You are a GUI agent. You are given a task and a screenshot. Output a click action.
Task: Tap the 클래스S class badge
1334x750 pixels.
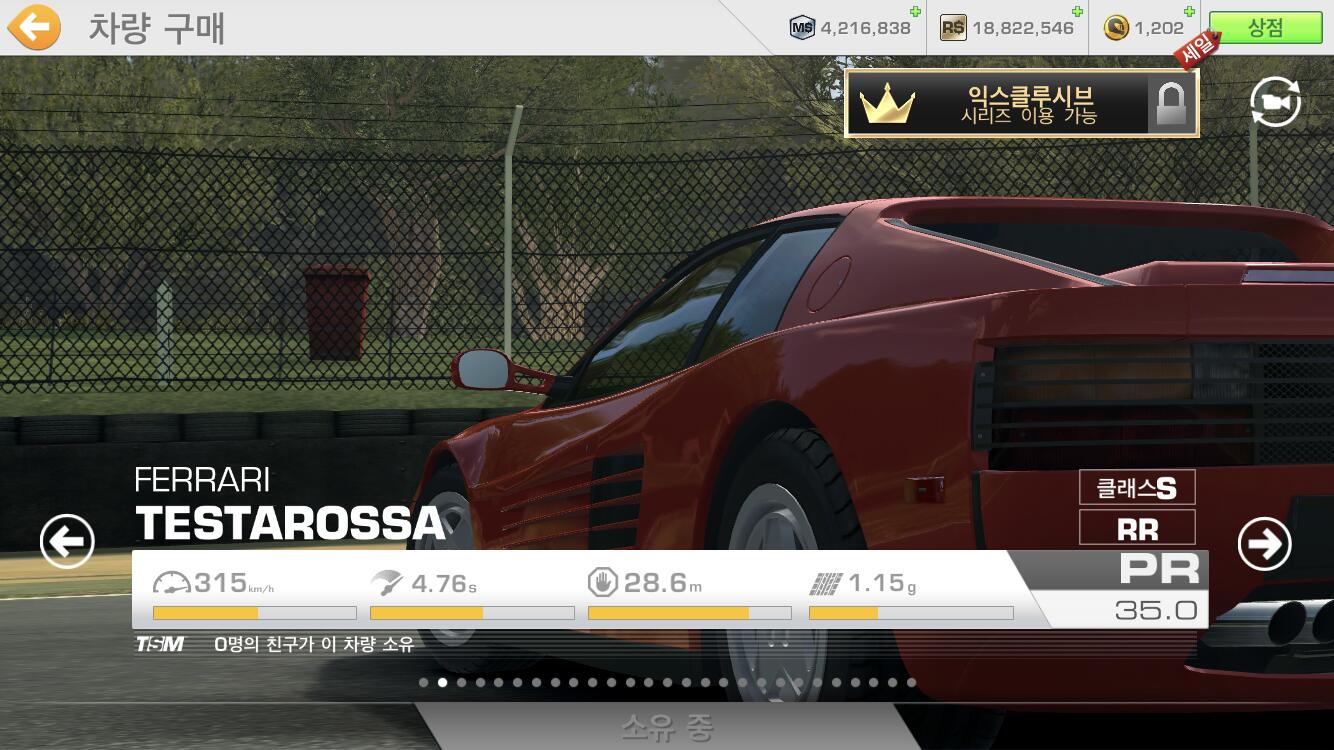[1137, 487]
